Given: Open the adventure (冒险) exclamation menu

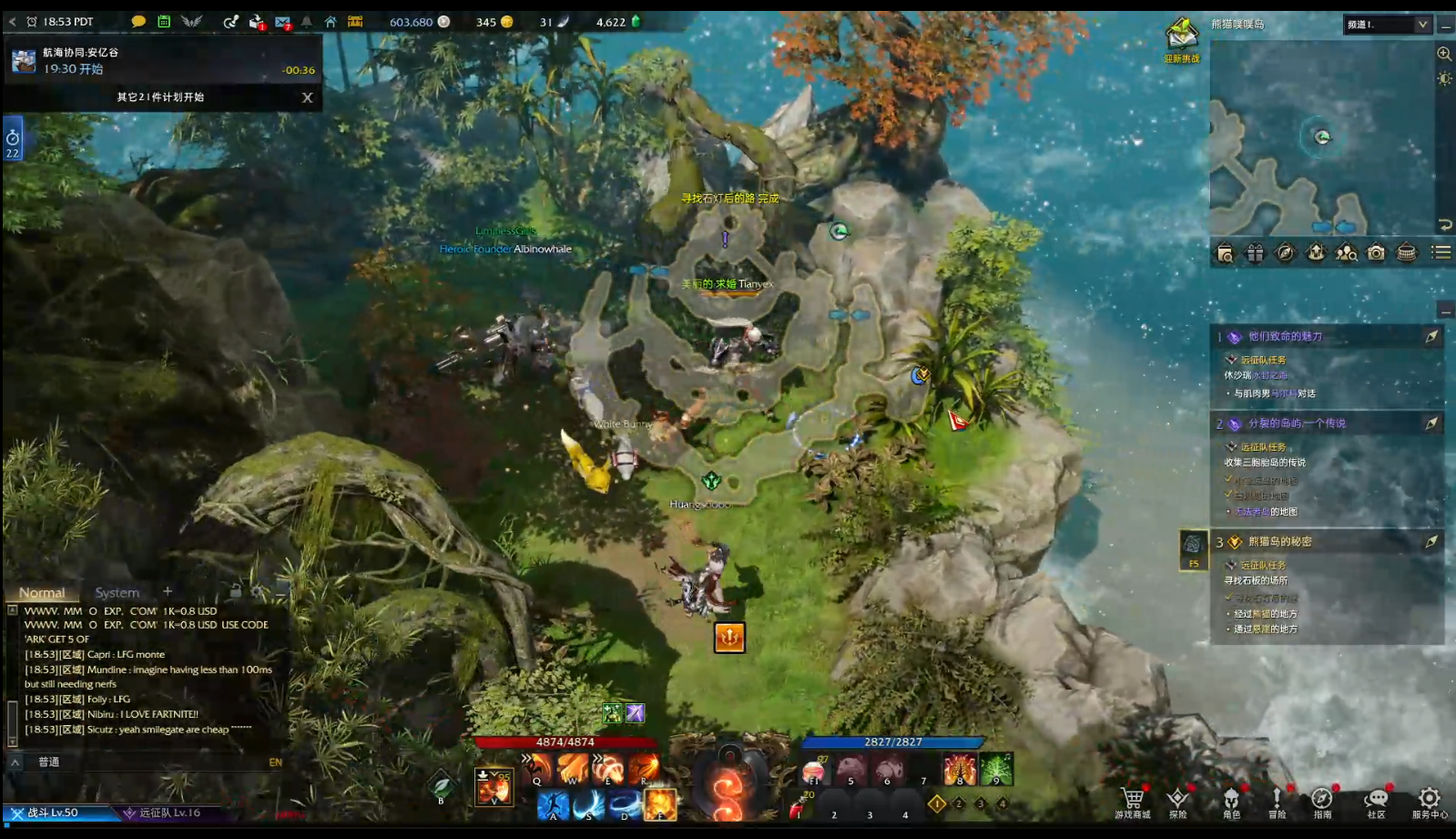Looking at the screenshot, I should [1277, 801].
